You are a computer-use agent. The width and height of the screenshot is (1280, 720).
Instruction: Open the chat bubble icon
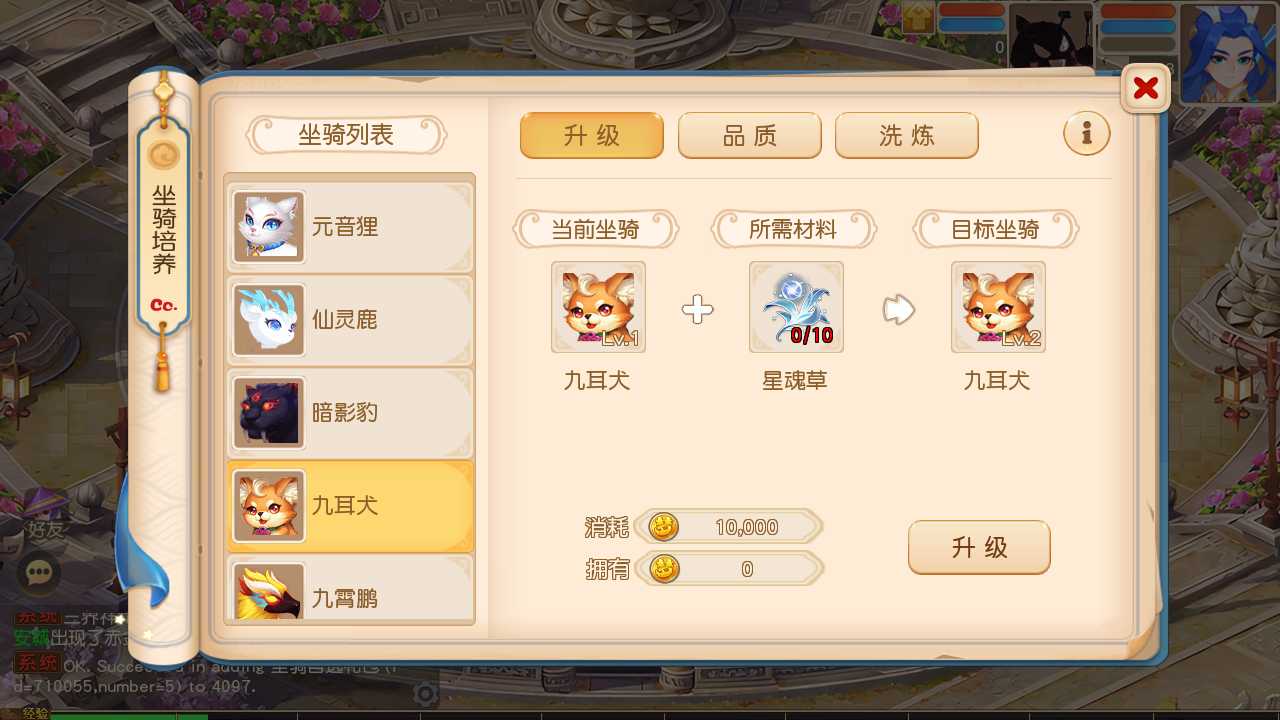point(38,573)
